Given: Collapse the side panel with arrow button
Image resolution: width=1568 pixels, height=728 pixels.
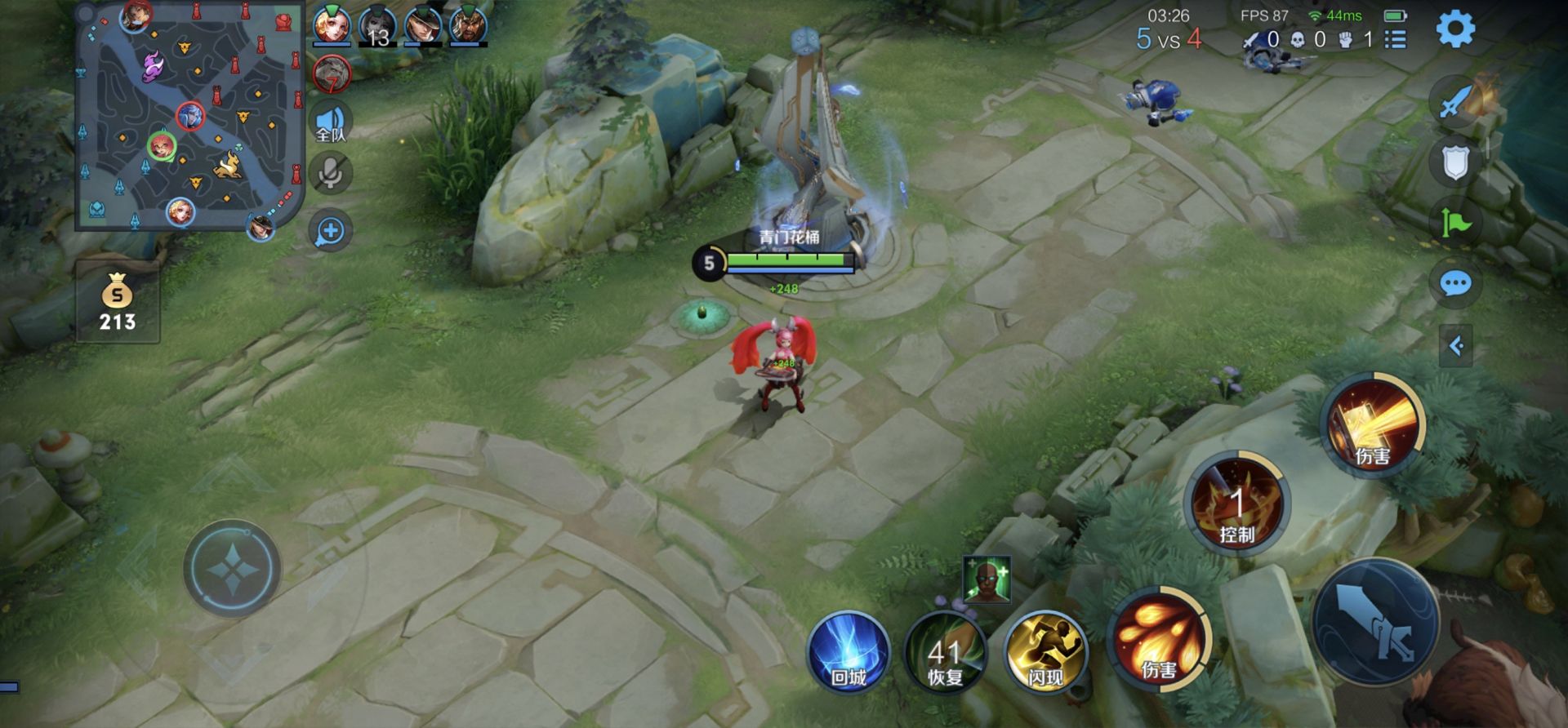Looking at the screenshot, I should 1455,346.
